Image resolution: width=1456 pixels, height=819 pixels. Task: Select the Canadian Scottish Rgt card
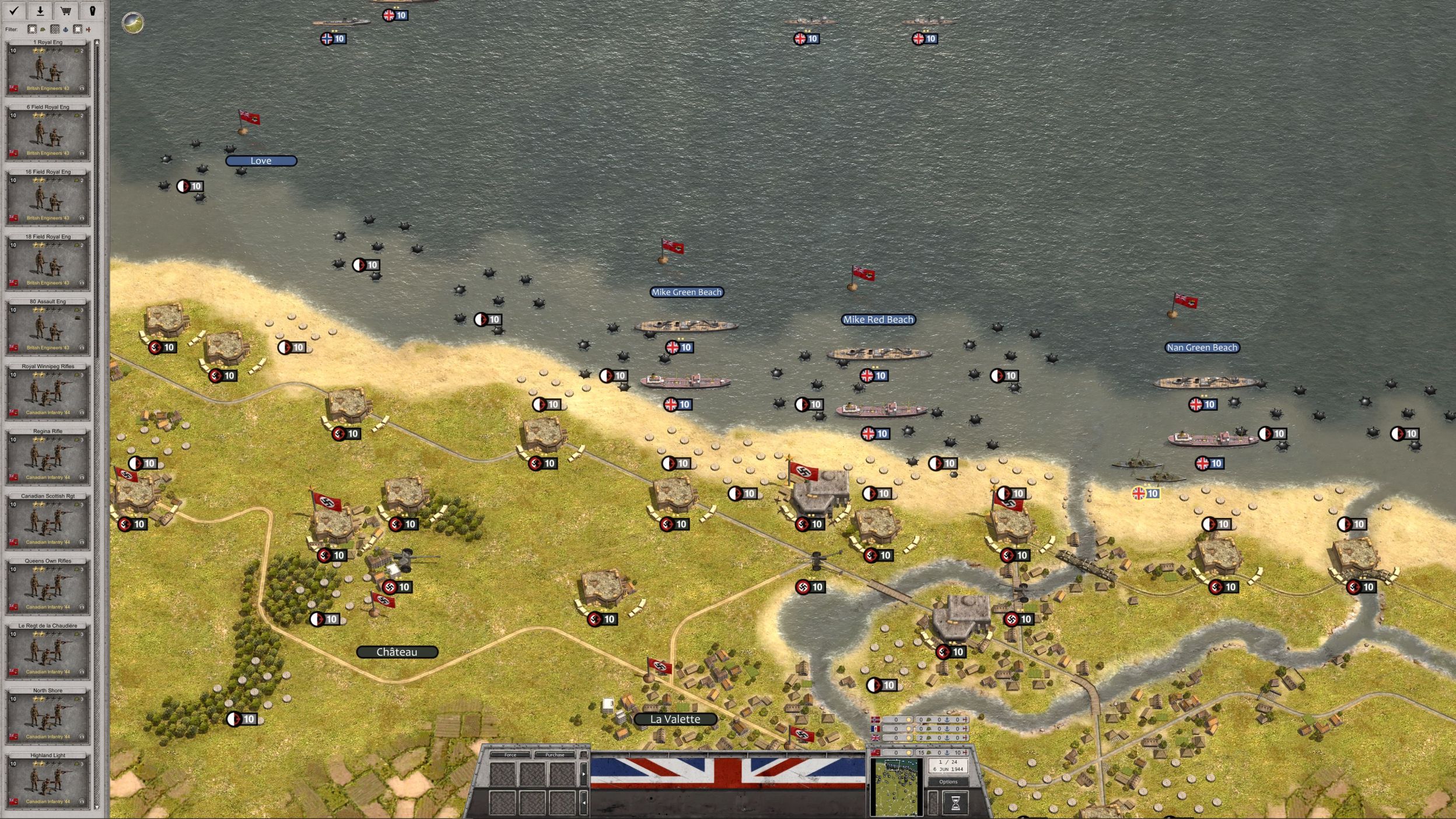pyautogui.click(x=48, y=521)
